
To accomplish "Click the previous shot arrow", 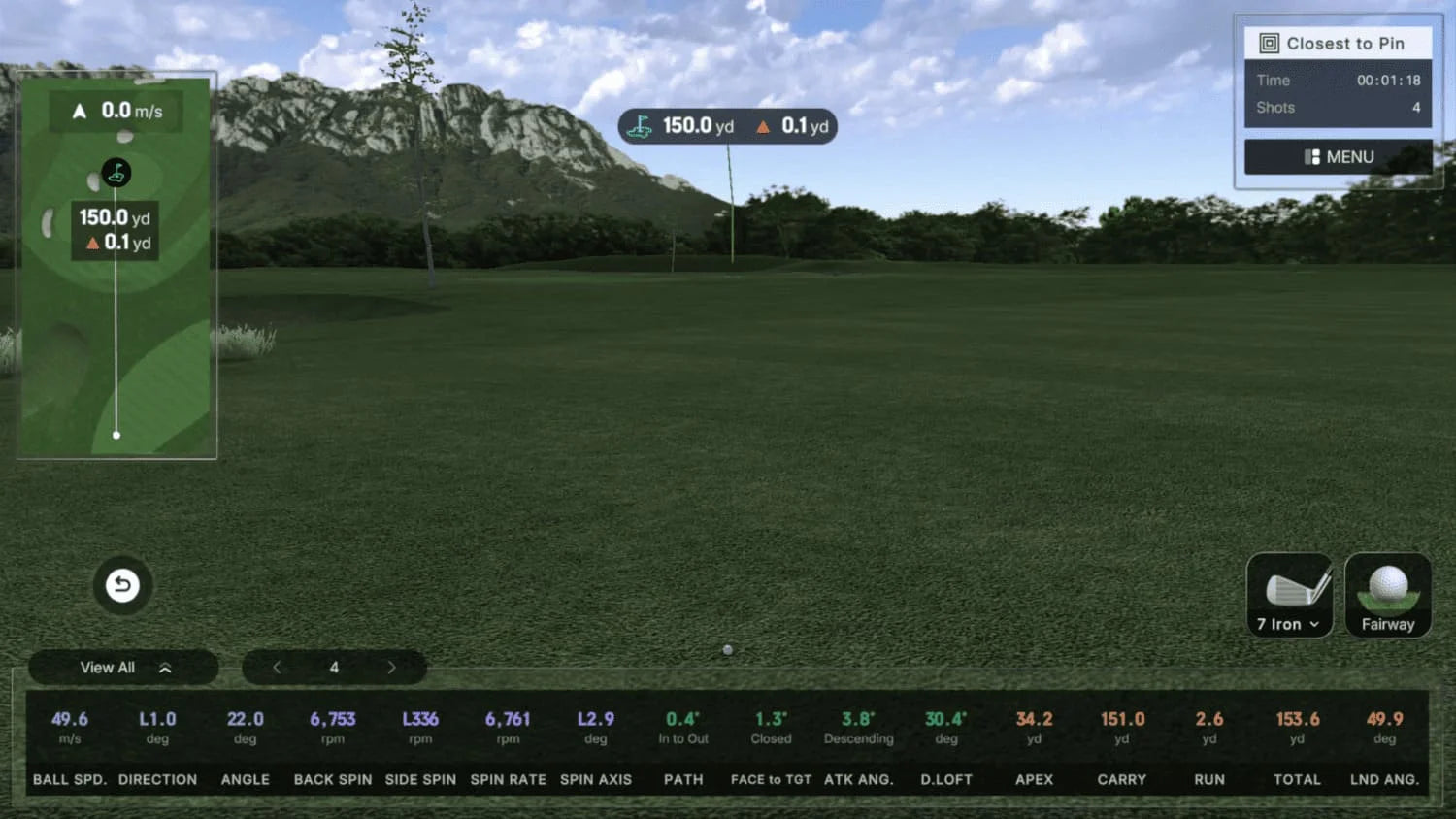I will coord(277,667).
